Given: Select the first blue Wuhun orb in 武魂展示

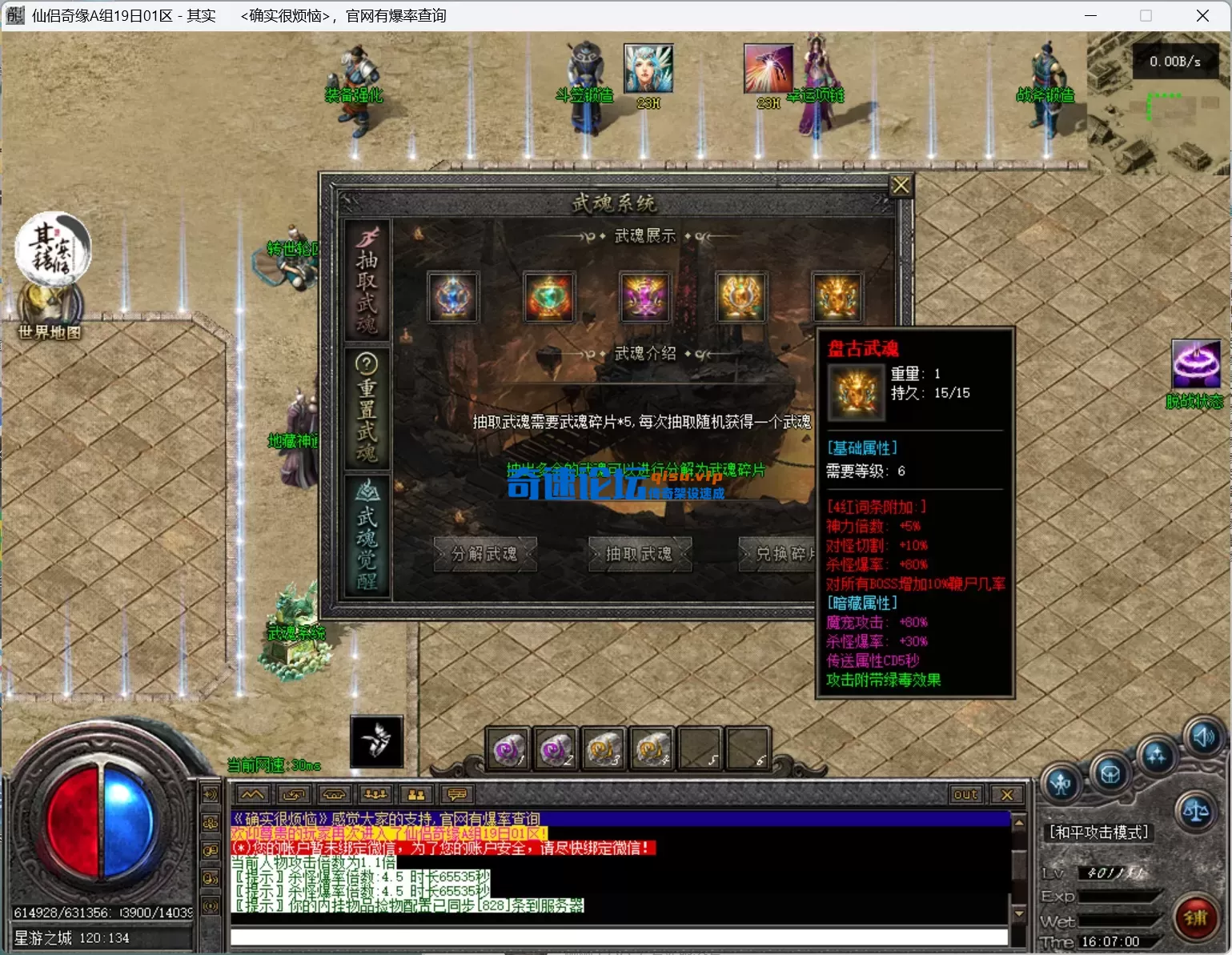Looking at the screenshot, I should pos(452,296).
